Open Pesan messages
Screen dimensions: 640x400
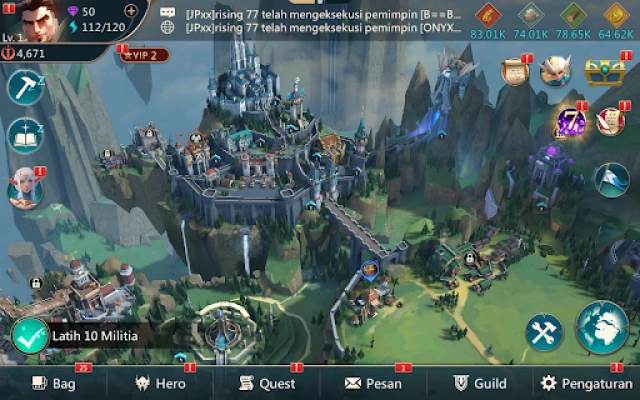click(373, 383)
